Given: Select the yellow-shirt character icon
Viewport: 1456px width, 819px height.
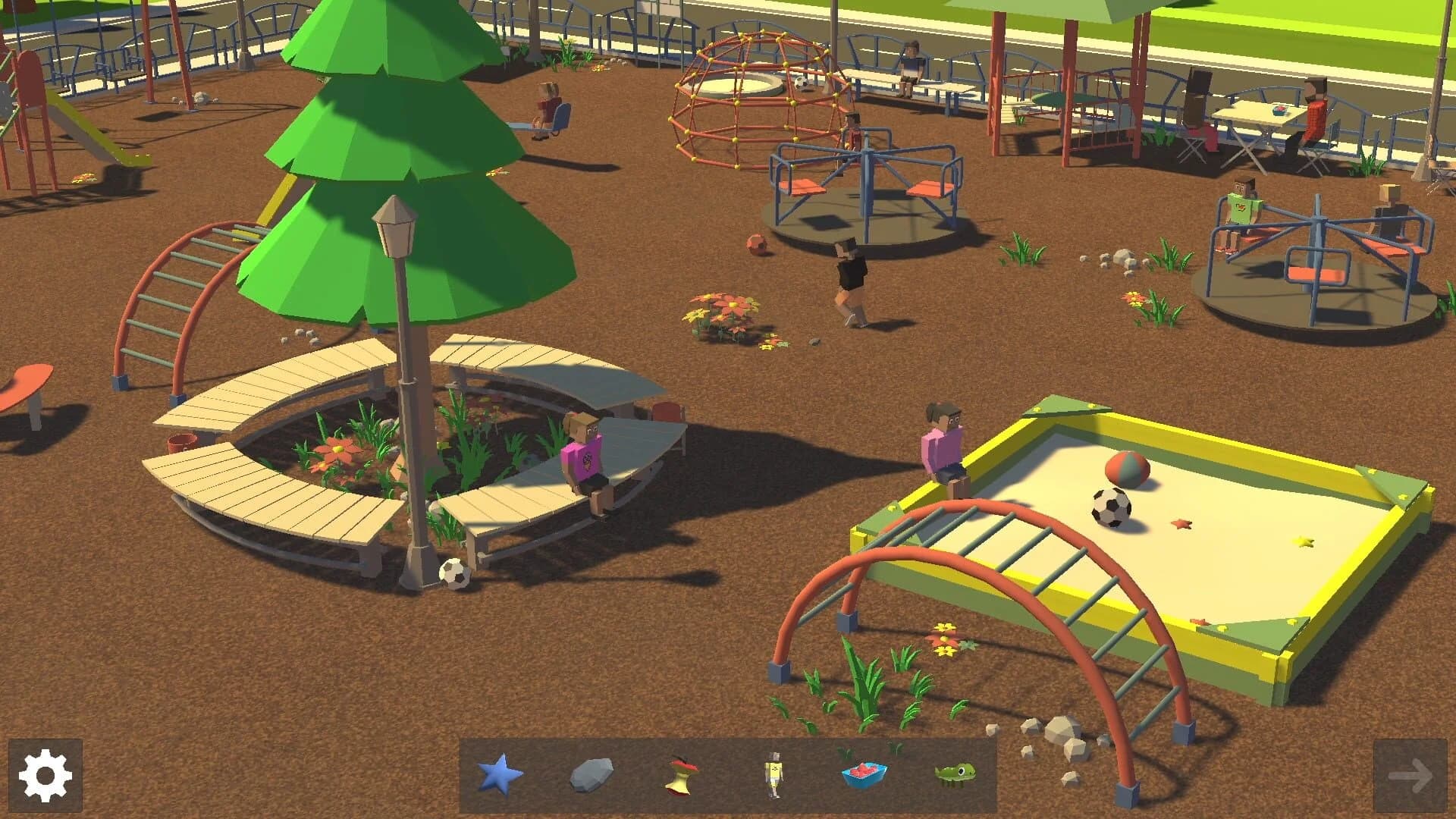Looking at the screenshot, I should pyautogui.click(x=773, y=775).
